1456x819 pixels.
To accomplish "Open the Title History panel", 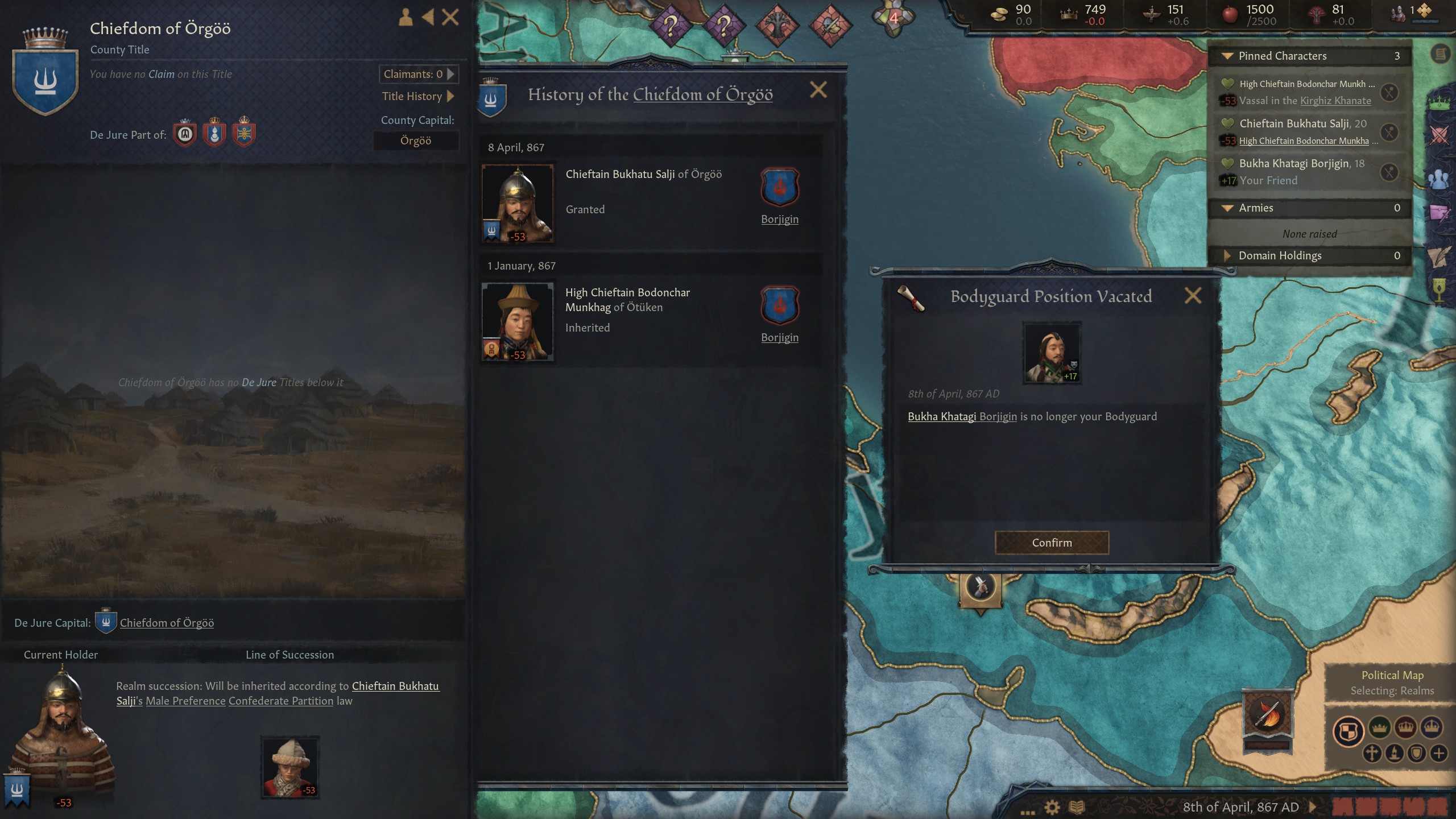I will (420, 96).
